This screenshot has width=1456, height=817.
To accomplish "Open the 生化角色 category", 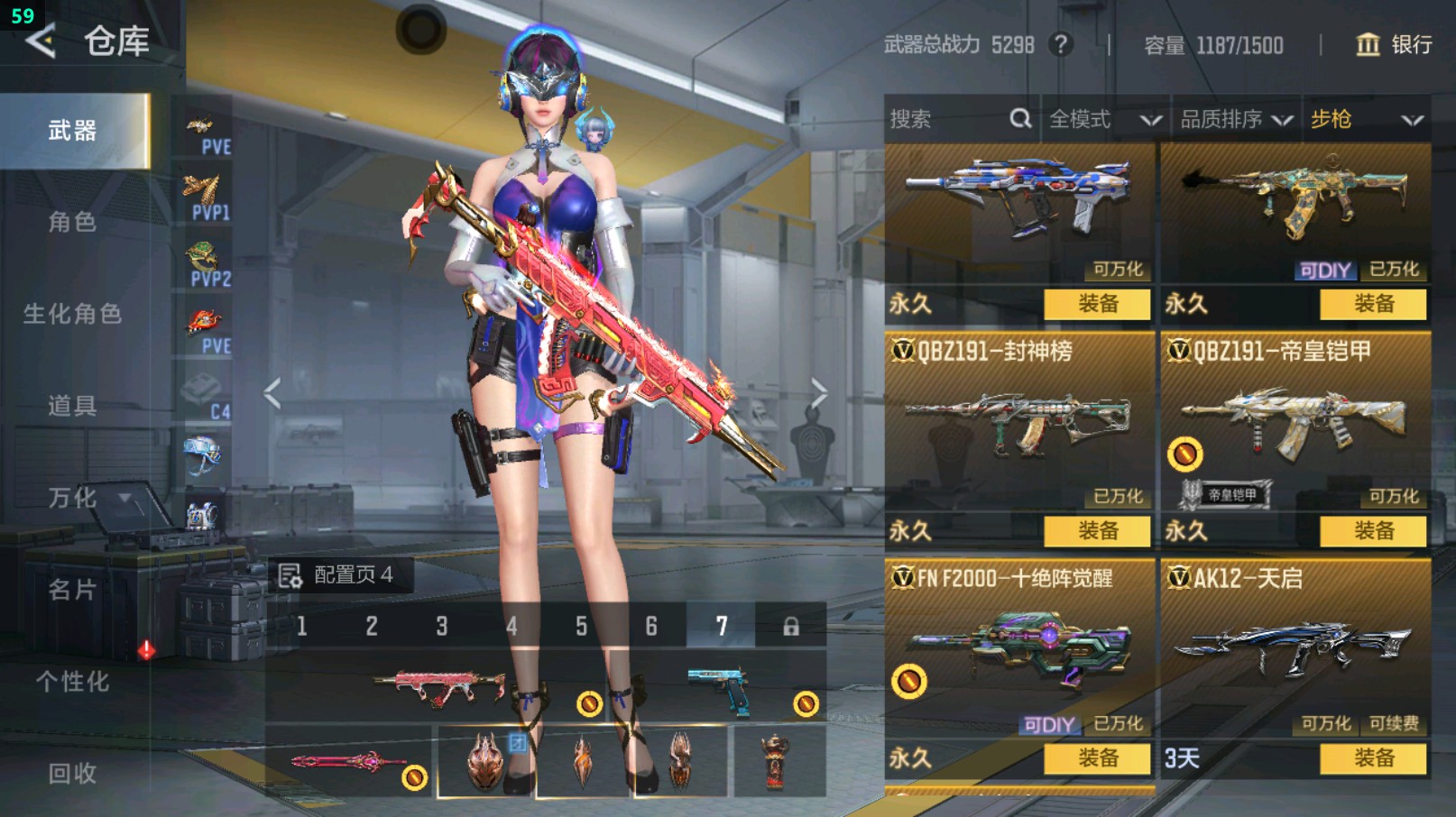I will [72, 314].
